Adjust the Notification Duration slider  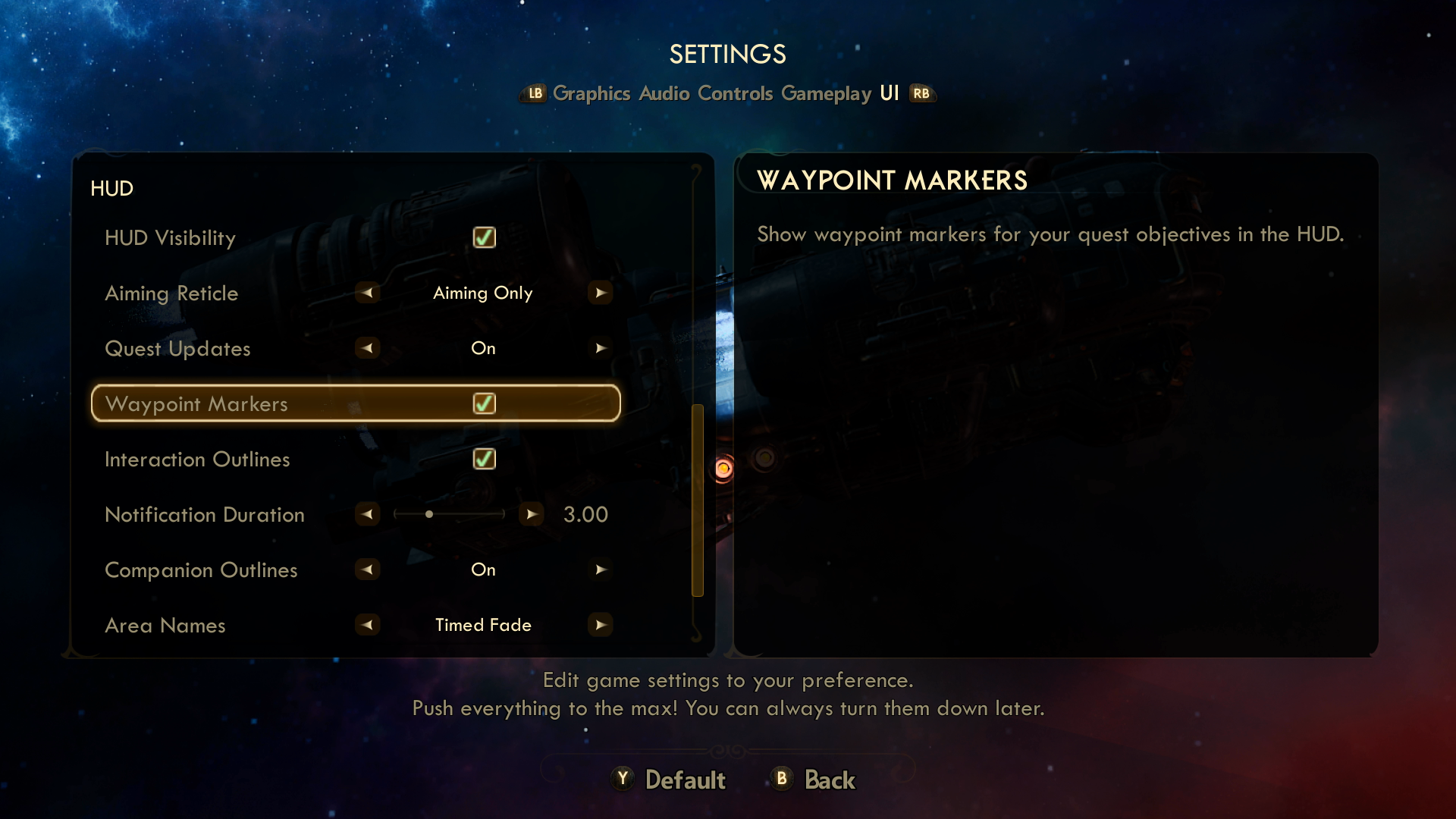pyautogui.click(x=429, y=513)
